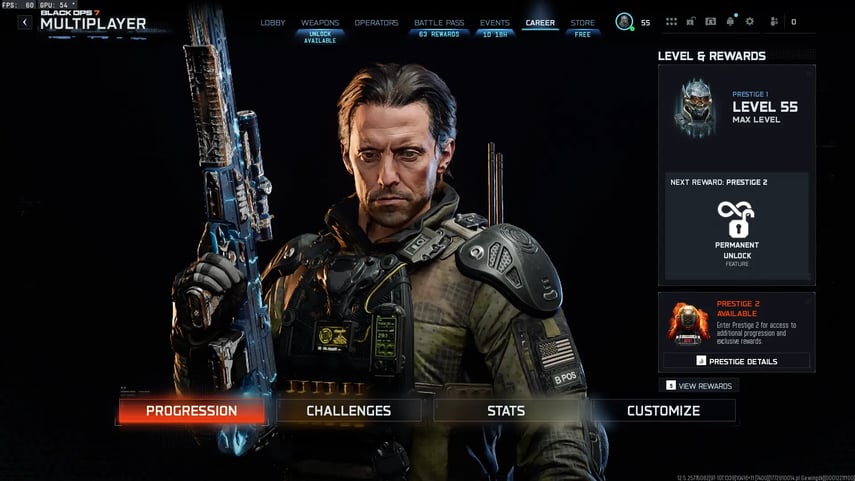Open Prestige Details
The width and height of the screenshot is (855, 481).
[736, 360]
